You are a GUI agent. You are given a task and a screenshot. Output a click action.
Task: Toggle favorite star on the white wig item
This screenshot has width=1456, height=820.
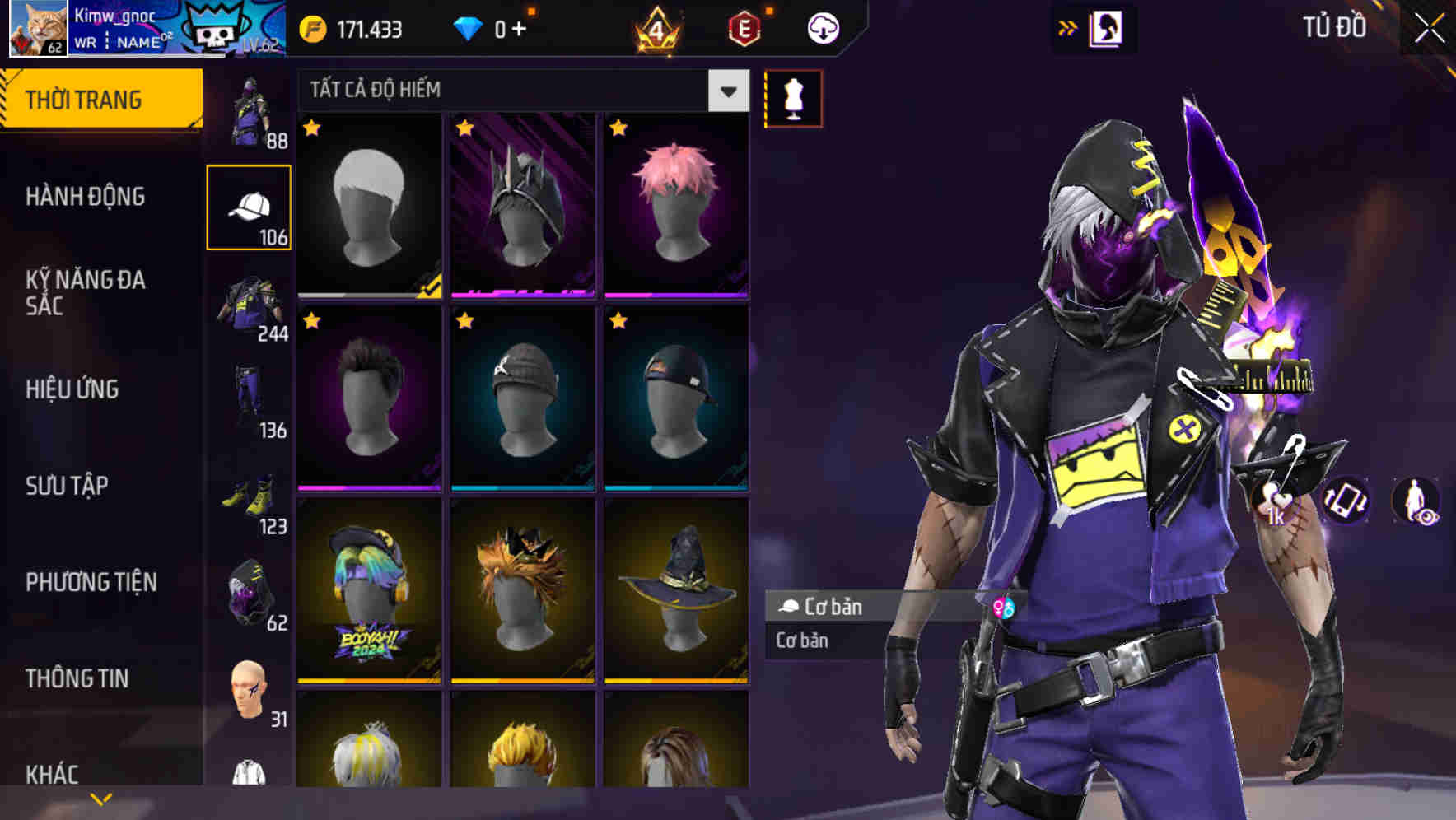tap(312, 129)
